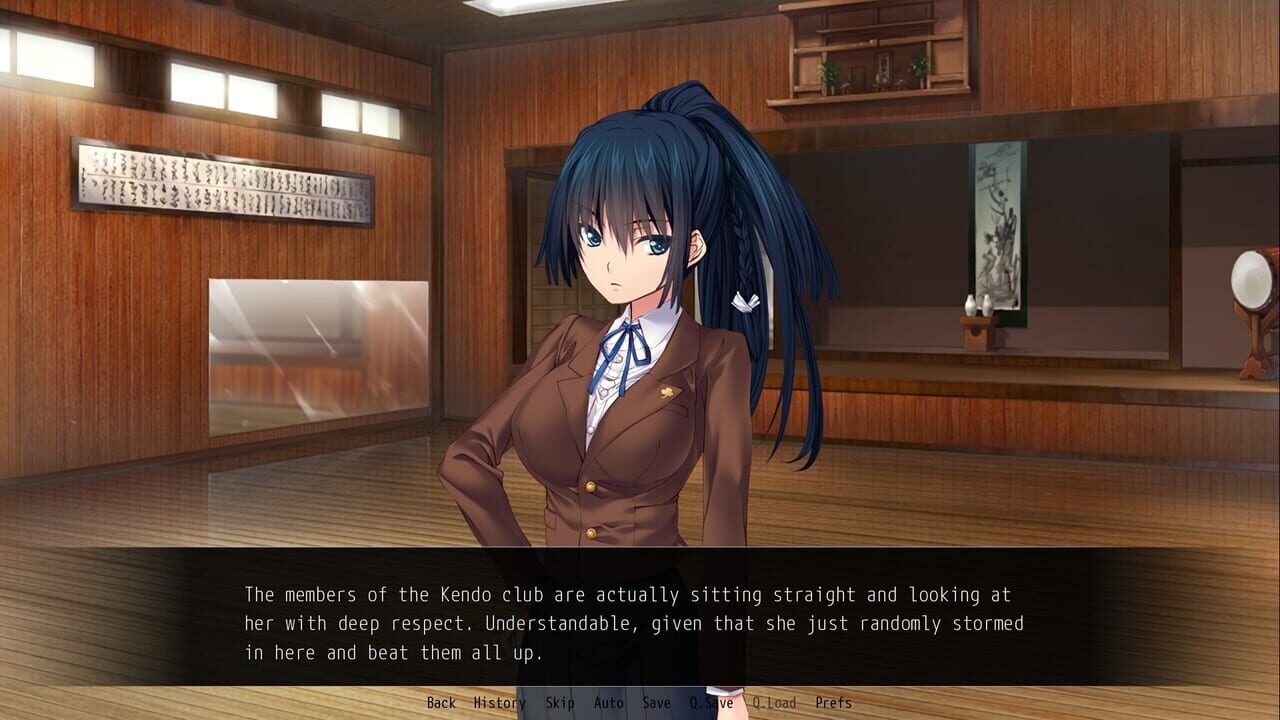Open the dialogue History log
This screenshot has height=720, width=1280.
click(500, 703)
